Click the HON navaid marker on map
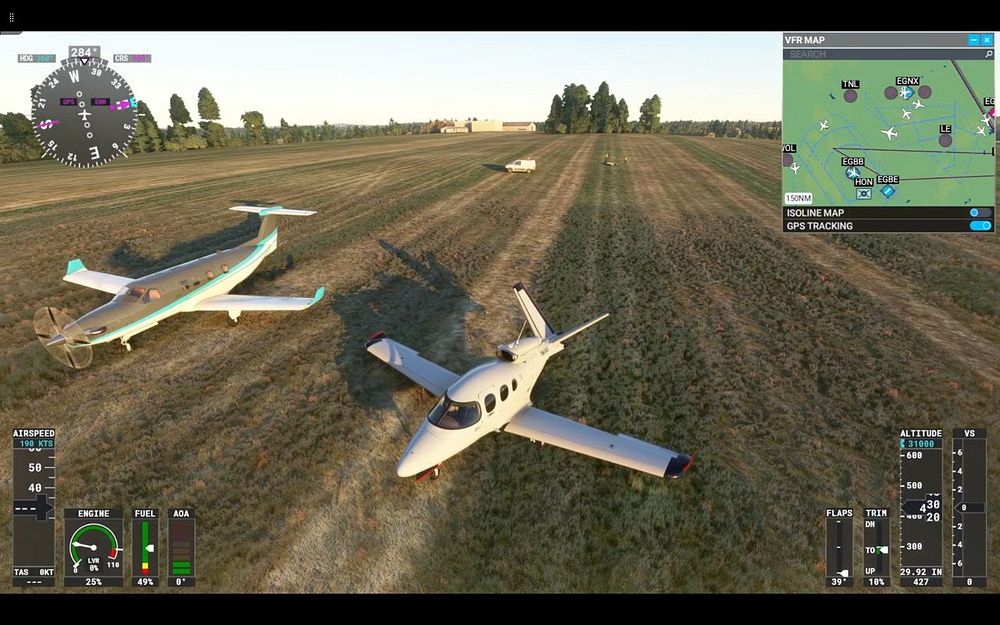The image size is (1000, 625). click(864, 193)
